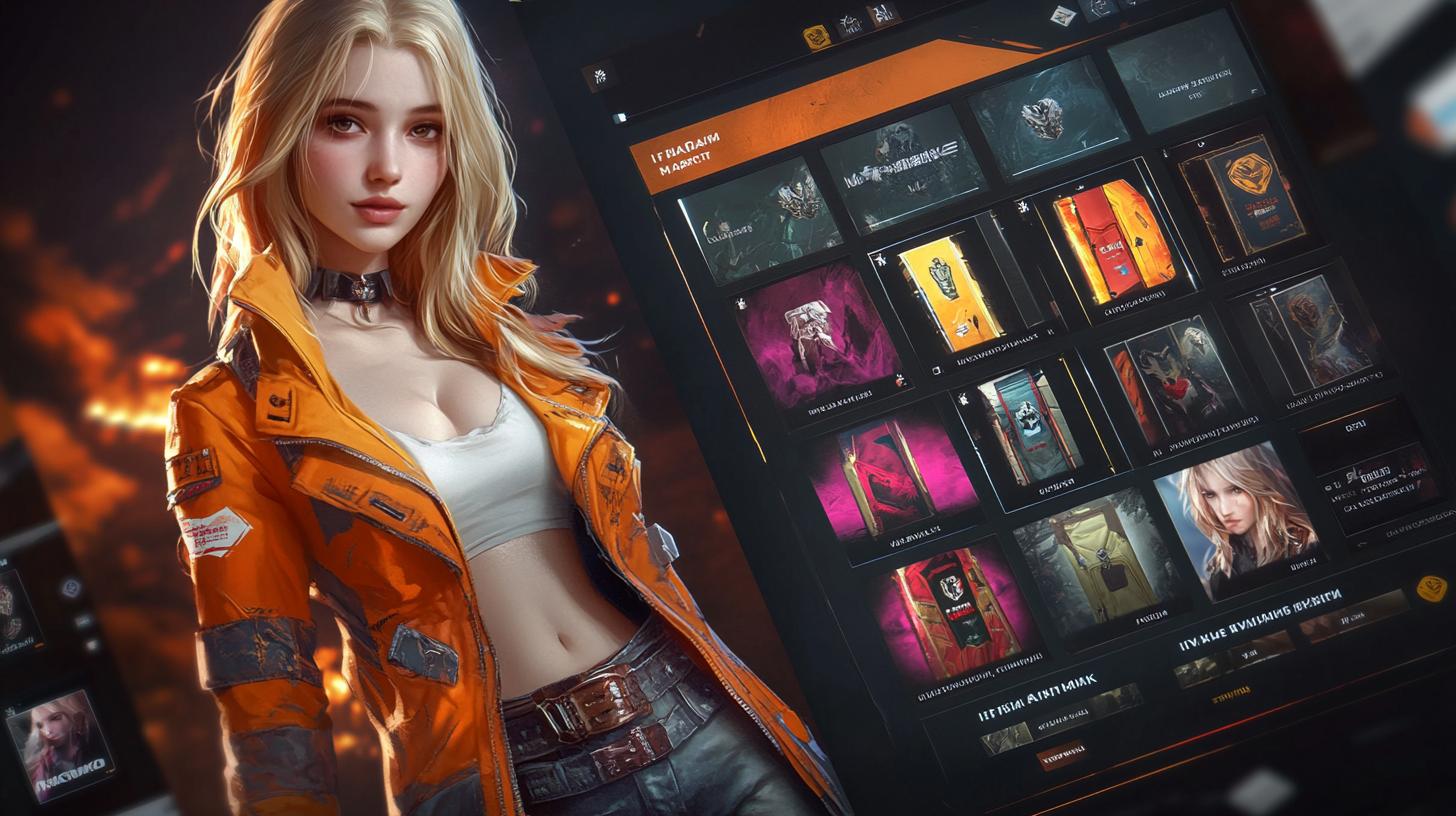Pick the blonde woman portrait tile

point(1237,519)
